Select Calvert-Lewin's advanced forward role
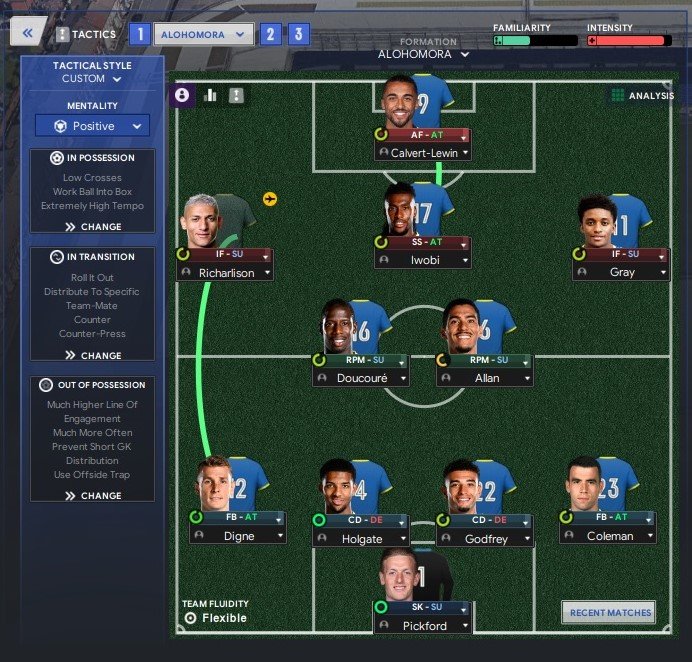Viewport: 692px width, 662px height. (x=424, y=134)
